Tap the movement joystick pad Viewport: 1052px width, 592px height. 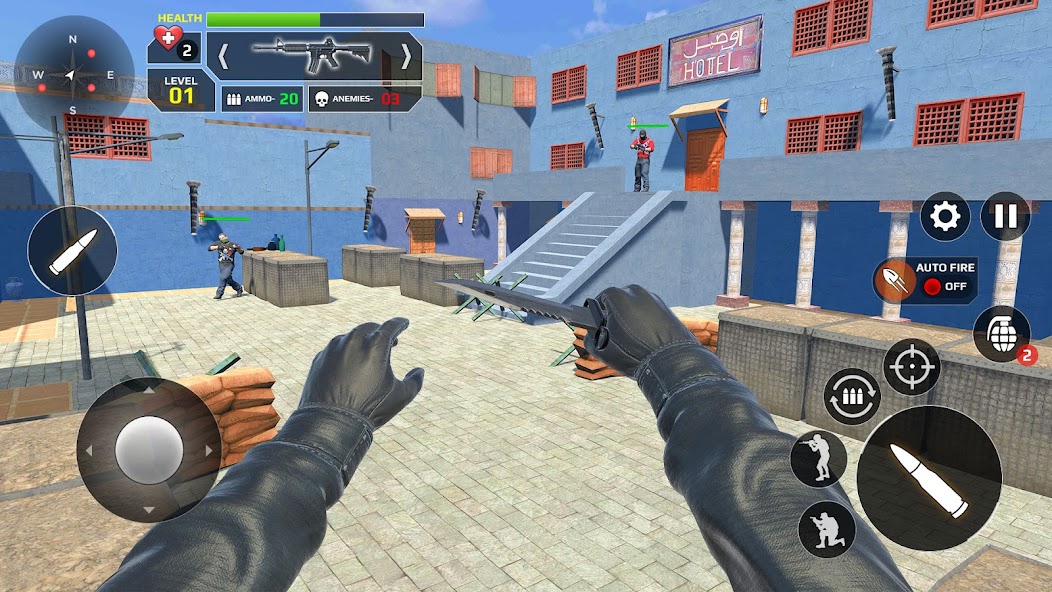pos(148,450)
